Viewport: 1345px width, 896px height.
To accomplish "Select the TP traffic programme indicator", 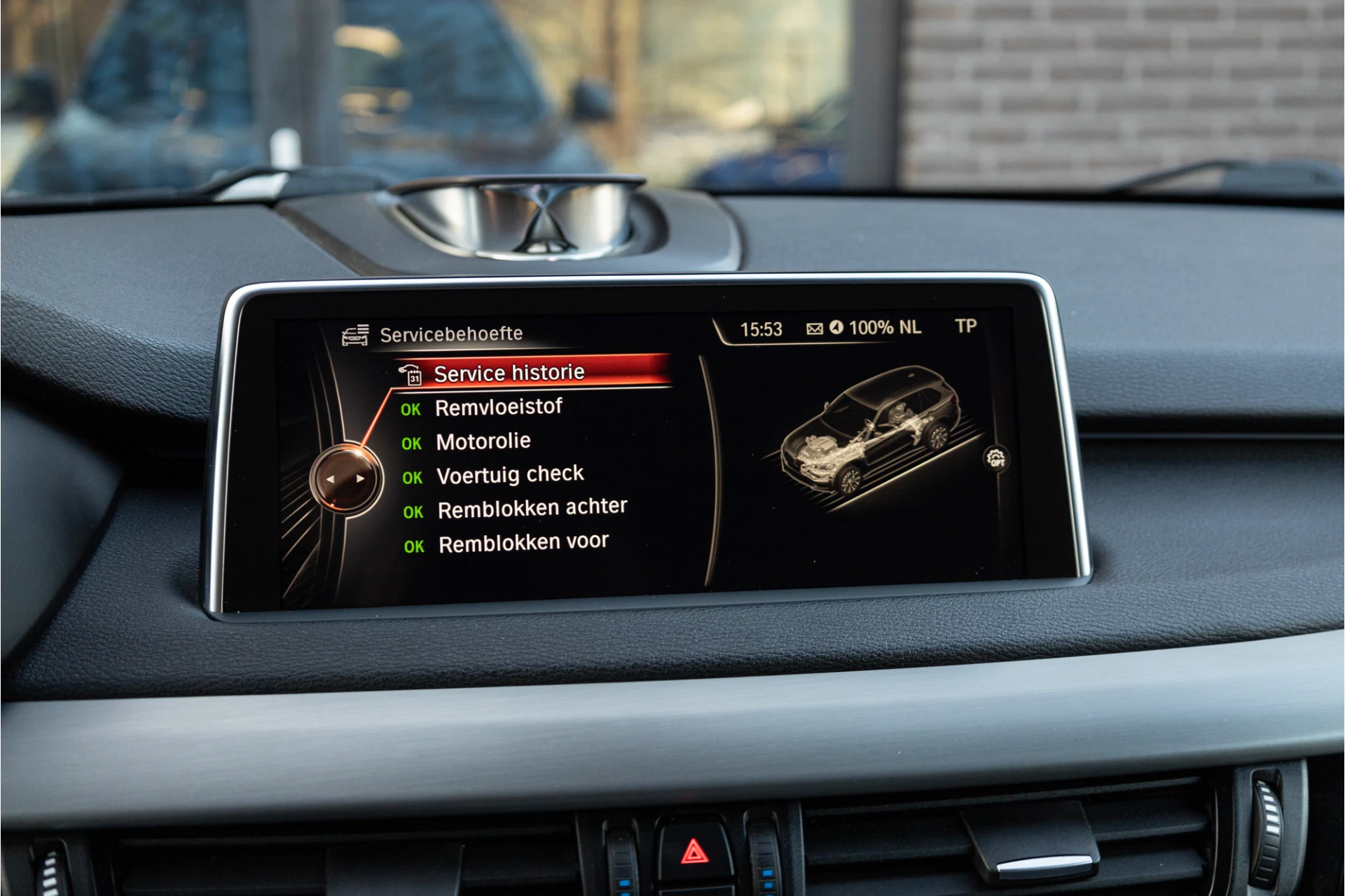I will pos(967,327).
